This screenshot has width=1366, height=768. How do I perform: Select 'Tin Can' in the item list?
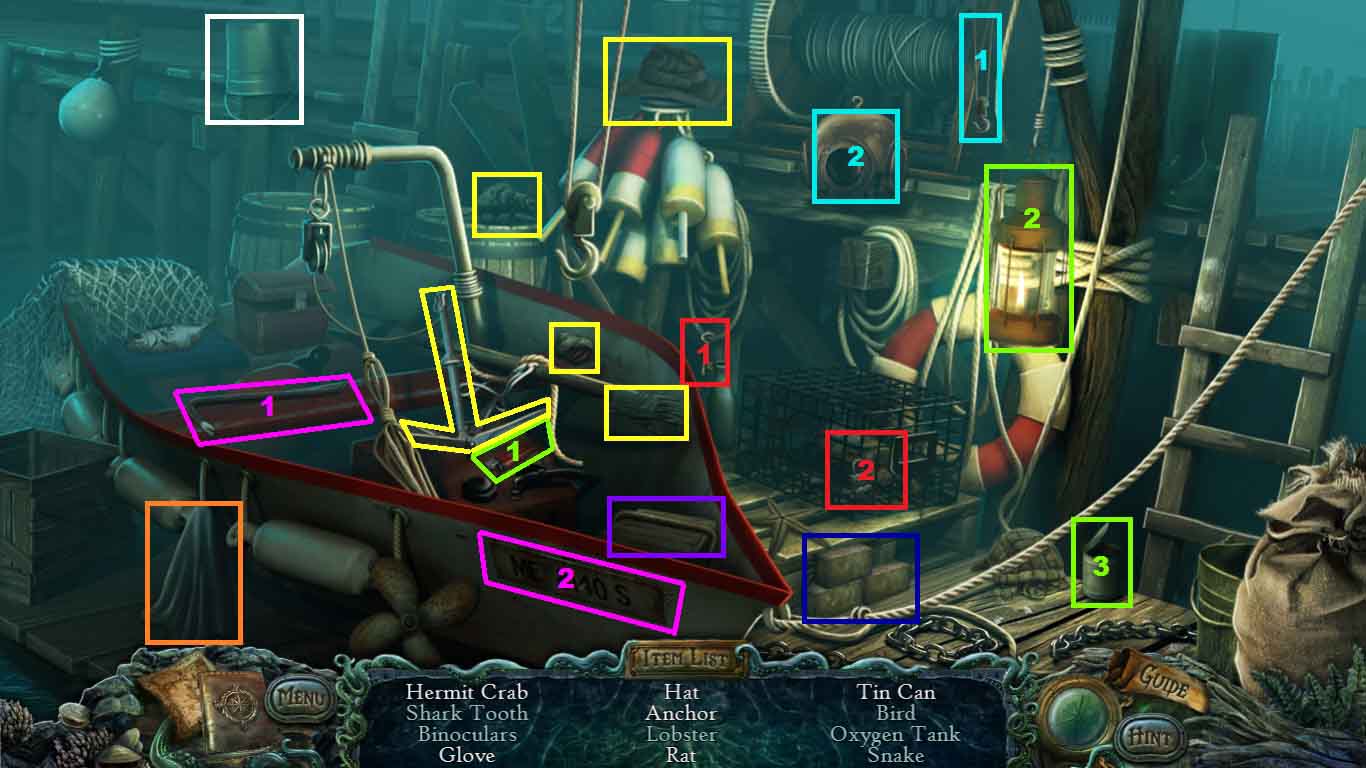point(896,691)
